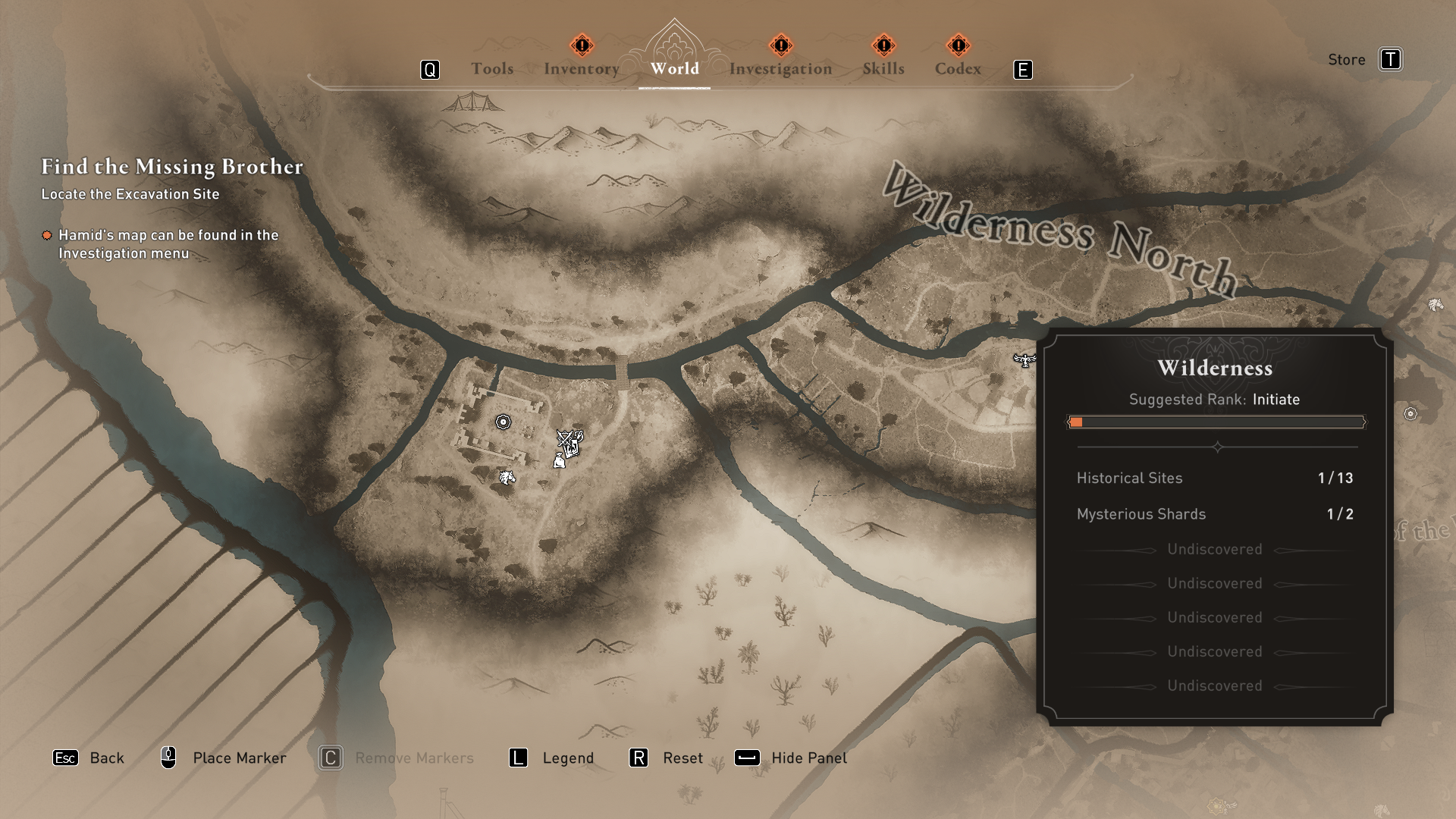The image size is (1456, 819).
Task: Click Q to switch to the previous menu tab
Action: pyautogui.click(x=430, y=69)
